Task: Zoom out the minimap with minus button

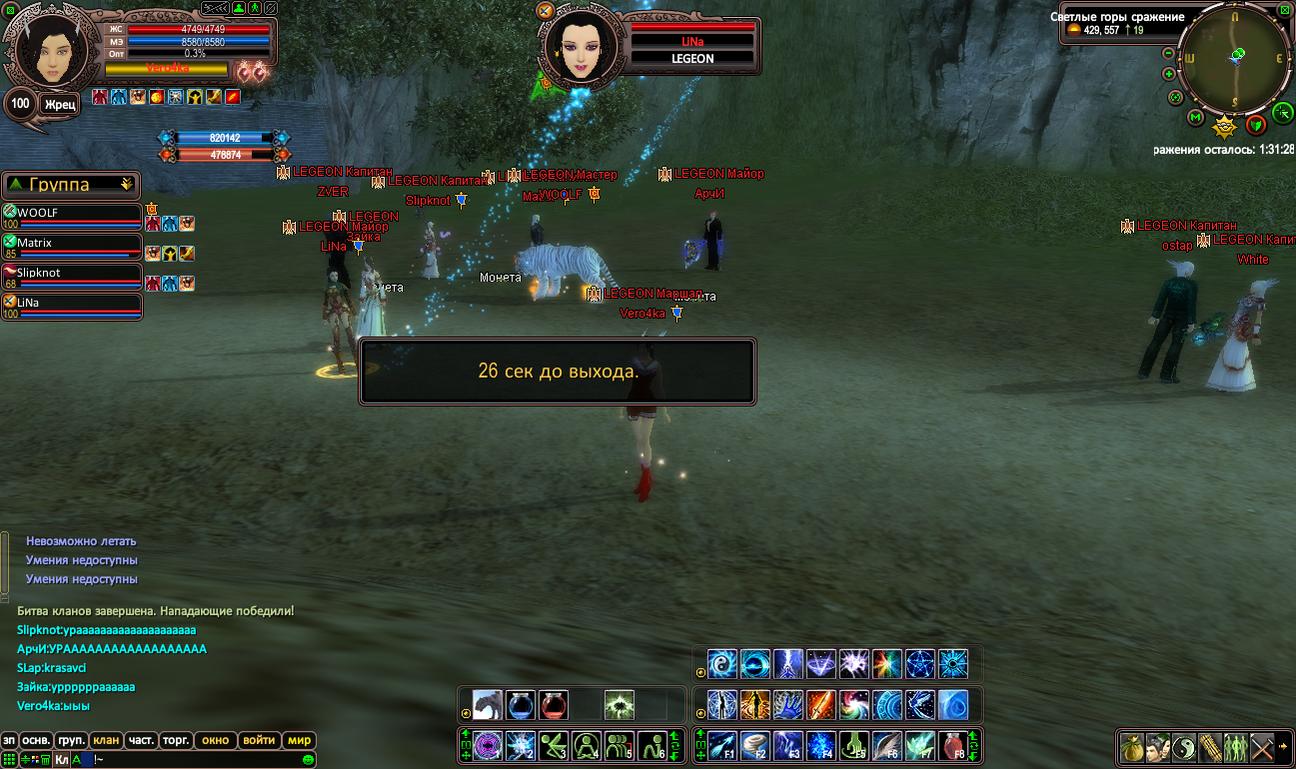Action: tap(1168, 54)
